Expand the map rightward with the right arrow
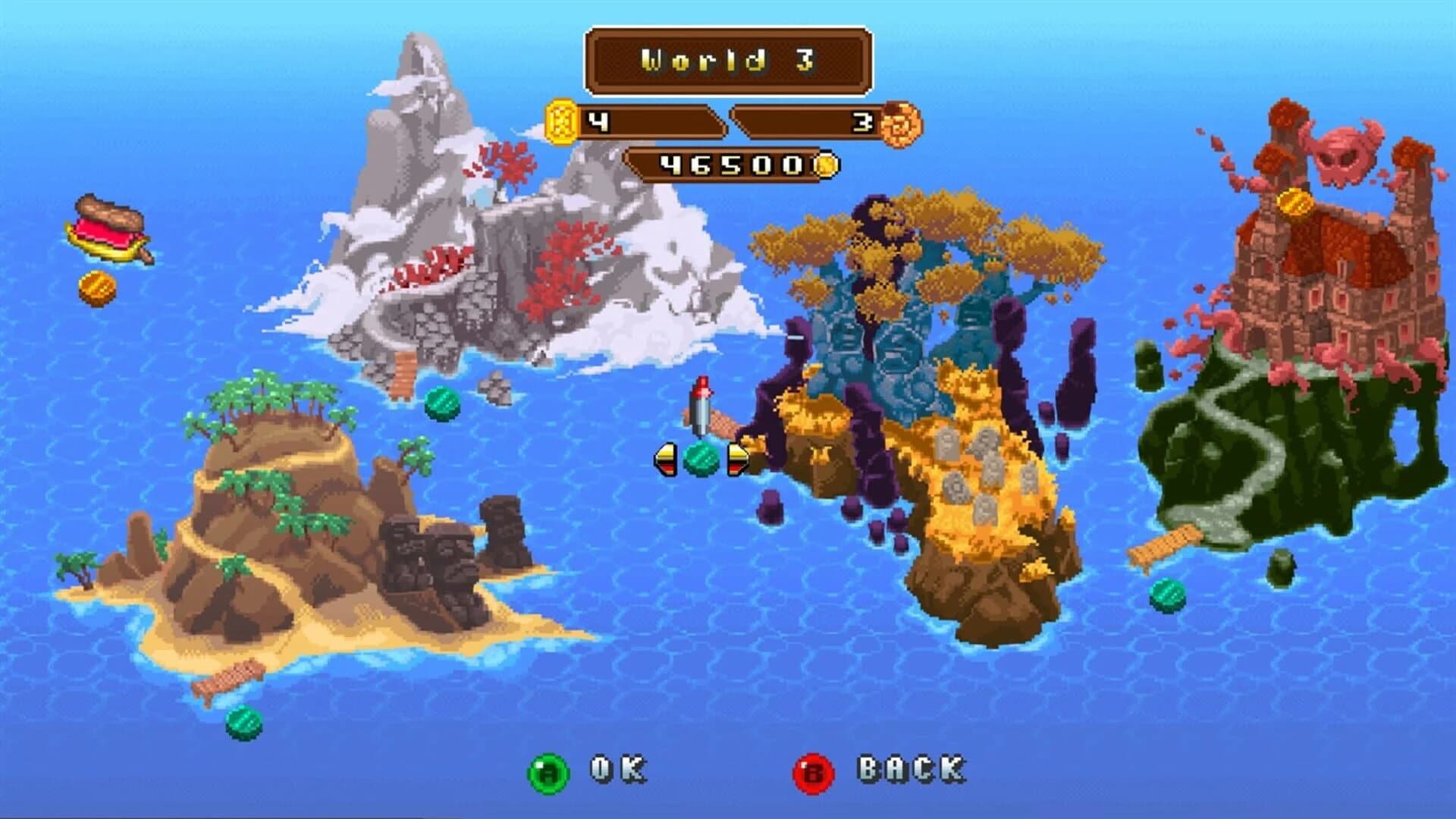The image size is (1456, 819). (737, 459)
